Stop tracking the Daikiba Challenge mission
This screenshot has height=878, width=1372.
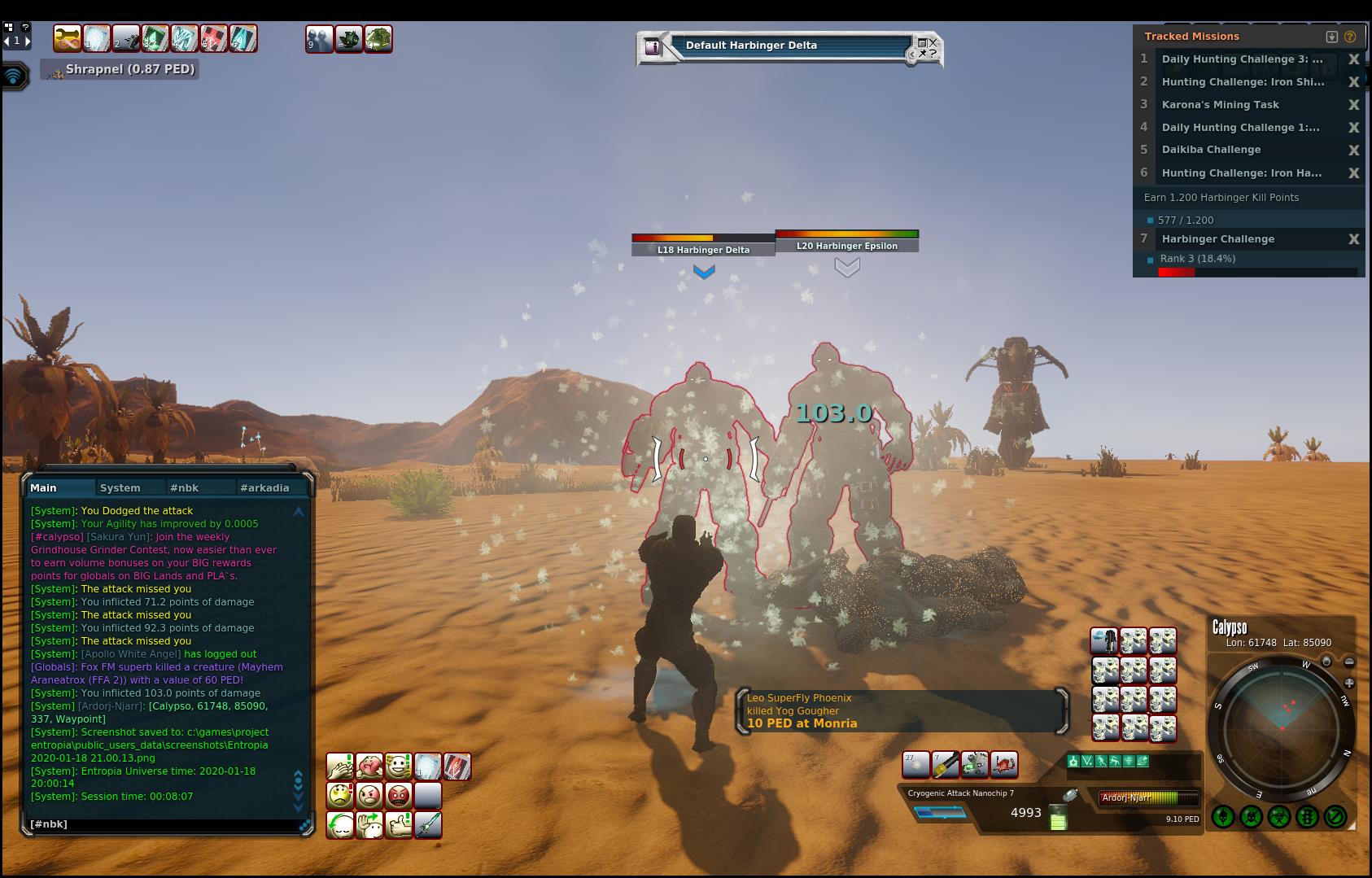coord(1354,151)
